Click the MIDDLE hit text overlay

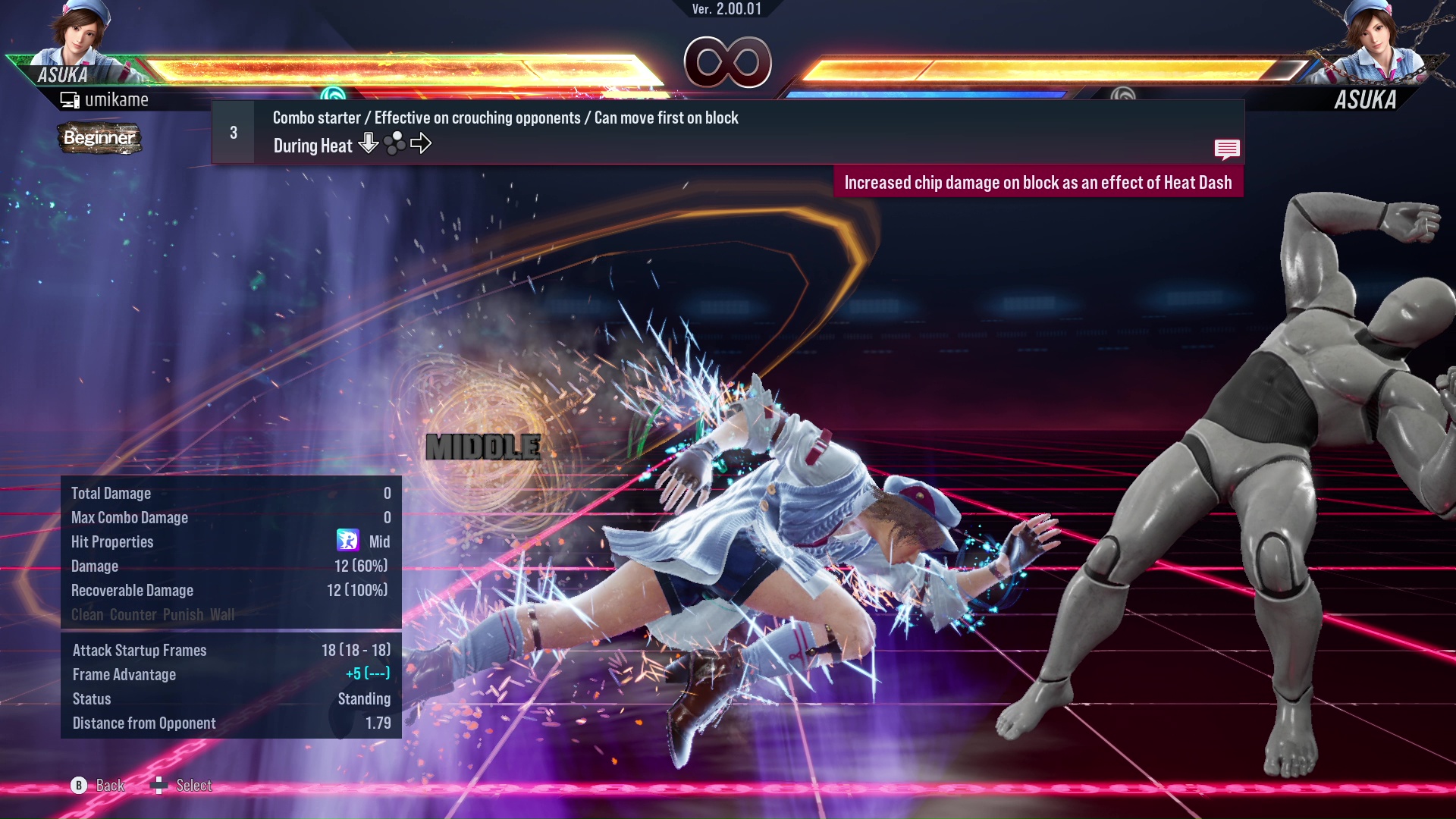tap(483, 447)
